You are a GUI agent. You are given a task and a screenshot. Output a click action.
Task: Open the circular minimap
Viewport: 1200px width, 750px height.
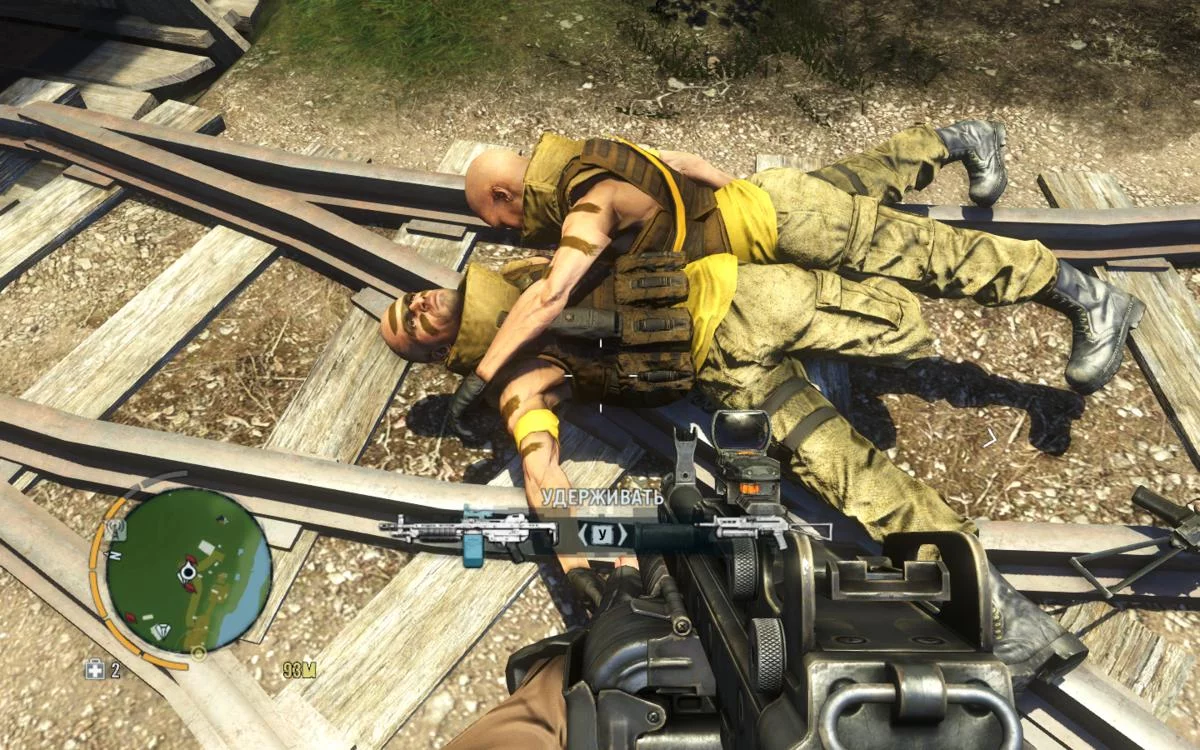(x=187, y=571)
